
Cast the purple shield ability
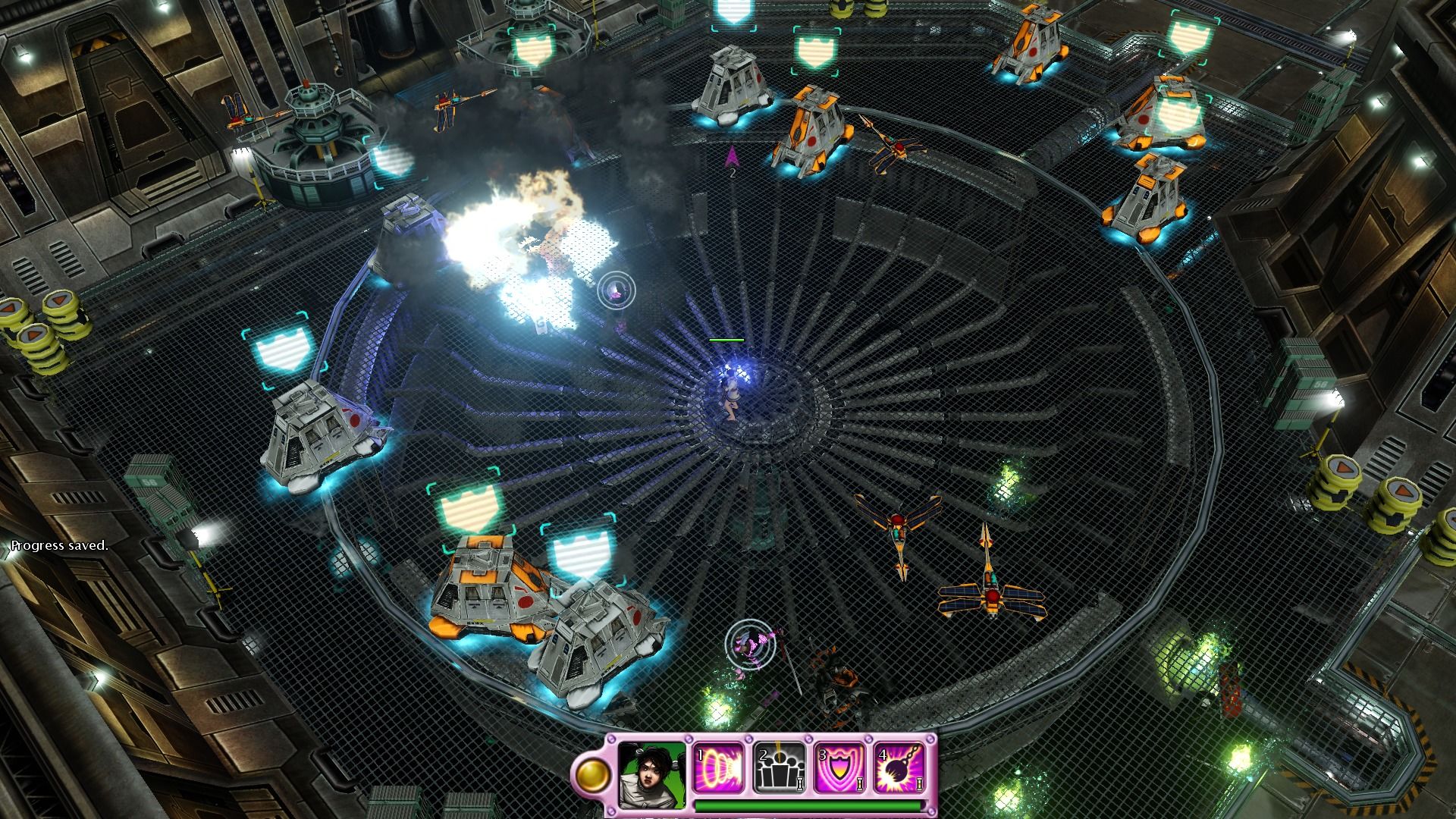click(x=839, y=768)
